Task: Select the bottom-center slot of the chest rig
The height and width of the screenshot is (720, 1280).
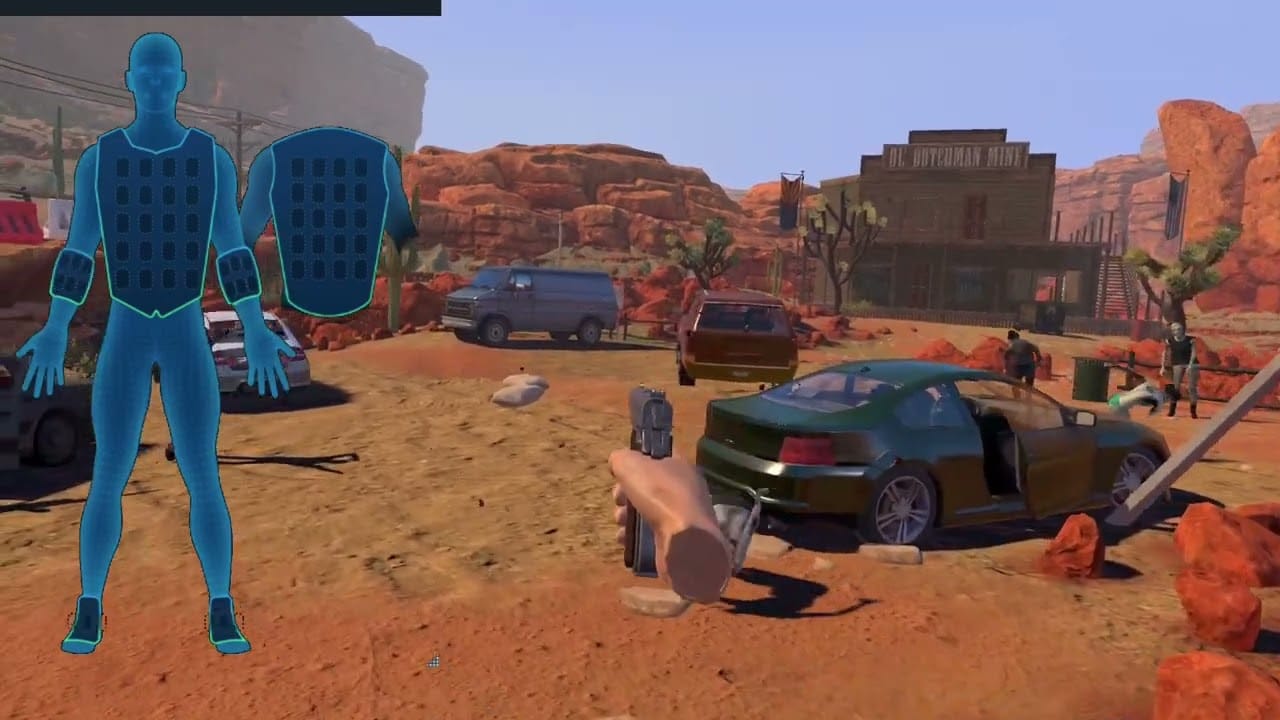Action: (155, 280)
